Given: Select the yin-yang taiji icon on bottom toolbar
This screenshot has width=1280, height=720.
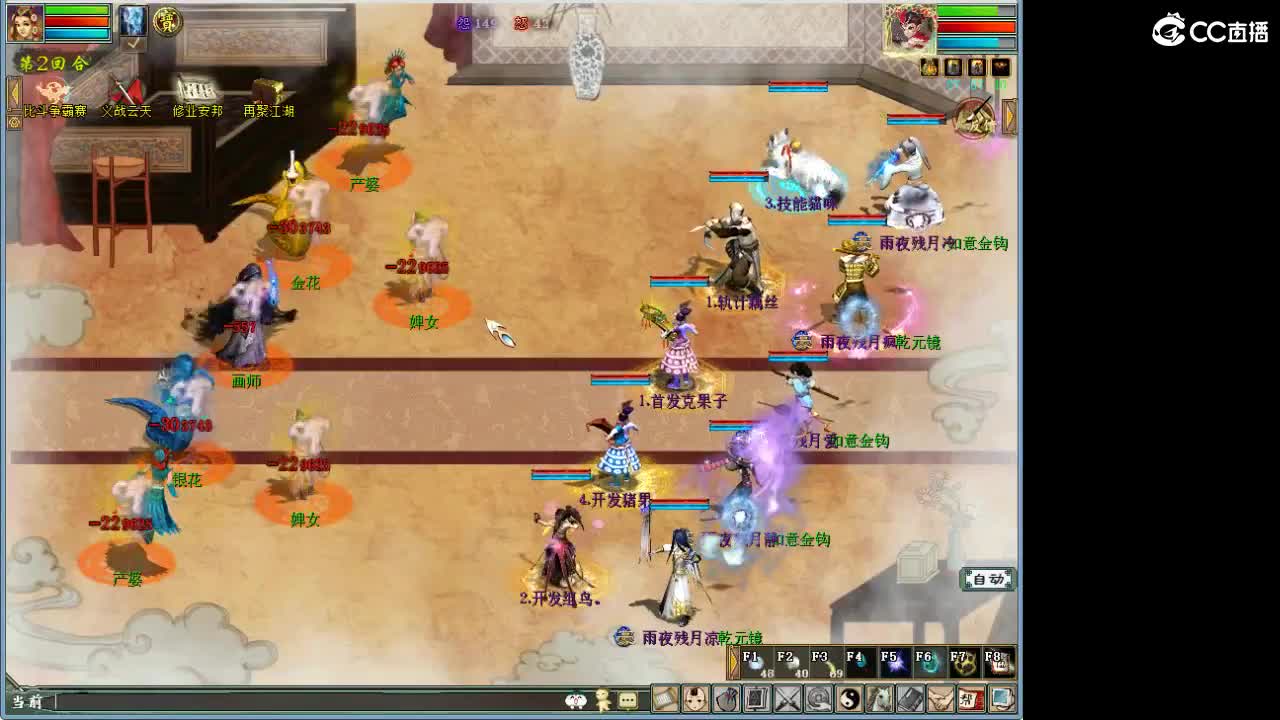Looking at the screenshot, I should pos(848,698).
